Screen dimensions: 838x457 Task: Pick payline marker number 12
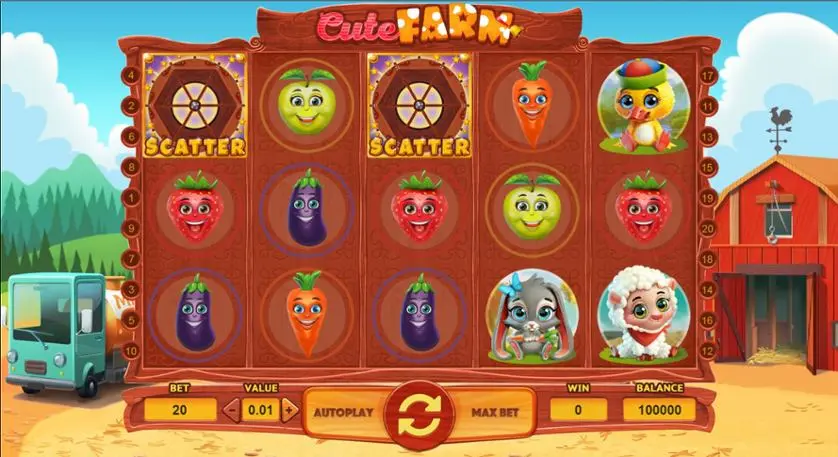point(707,351)
